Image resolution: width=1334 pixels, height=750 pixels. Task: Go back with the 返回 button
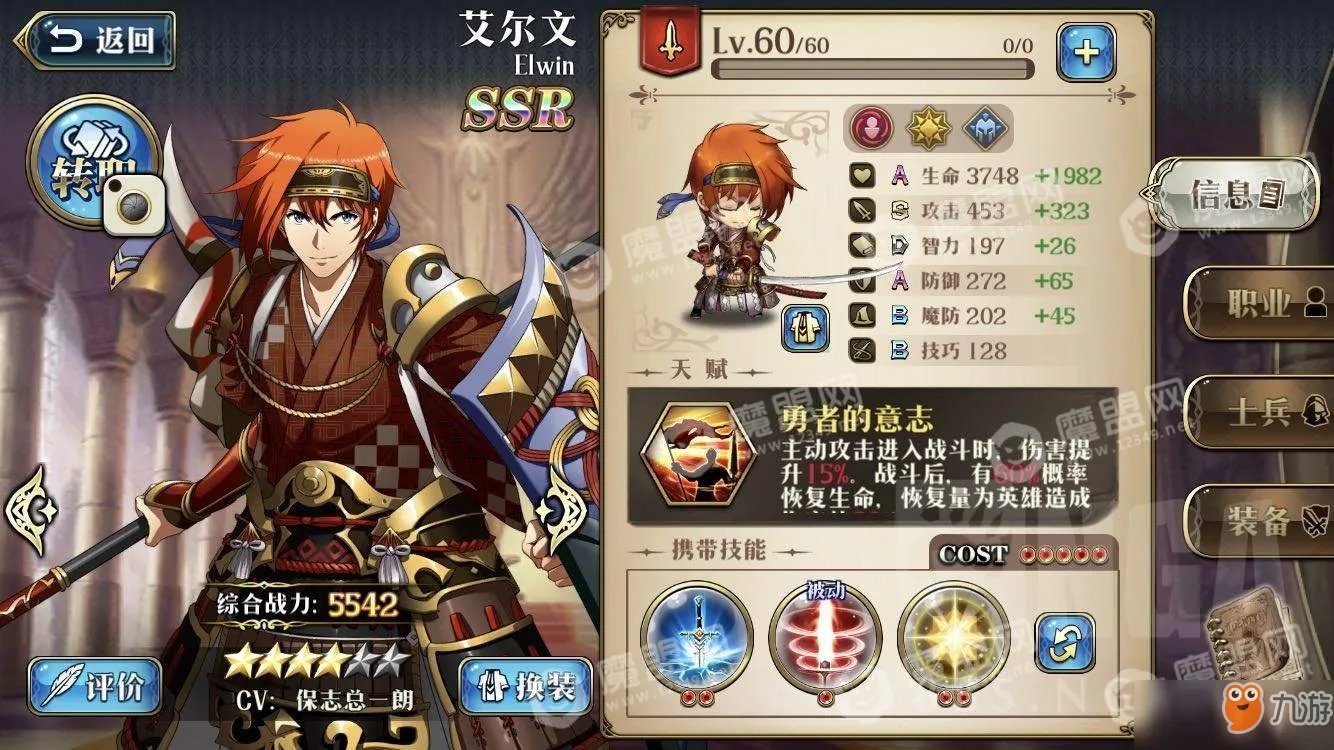(x=96, y=41)
